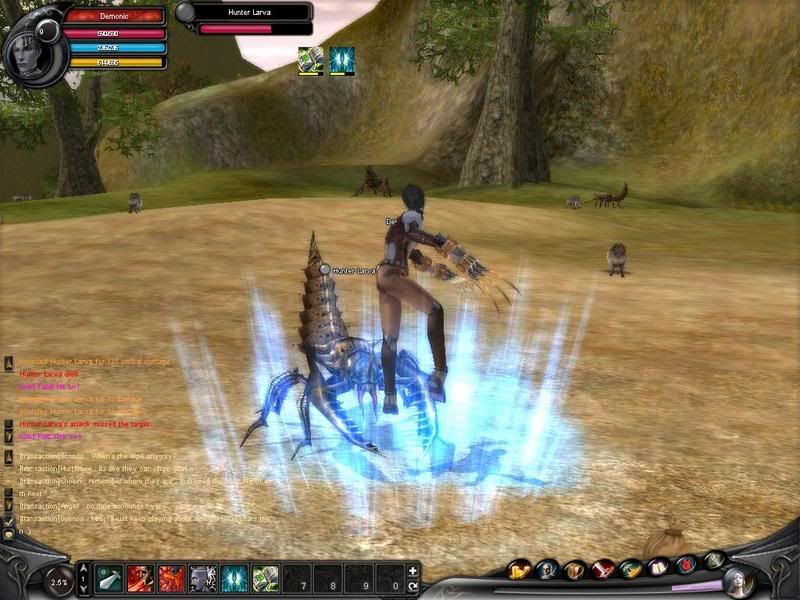Select the Hunter Larva target frame
The width and height of the screenshot is (800, 600).
point(245,19)
